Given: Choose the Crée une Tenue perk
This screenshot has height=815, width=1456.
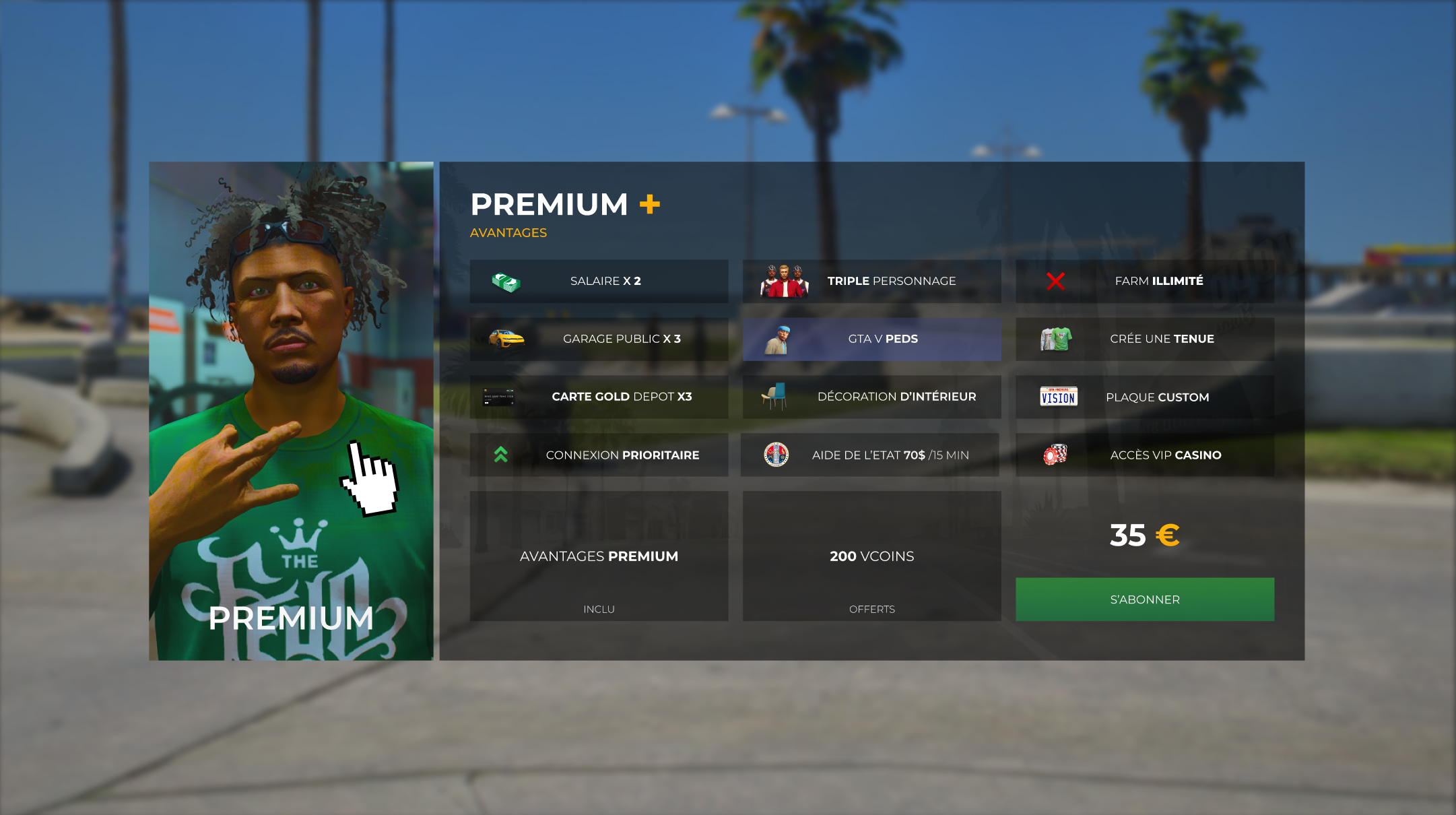Looking at the screenshot, I should pos(1144,339).
